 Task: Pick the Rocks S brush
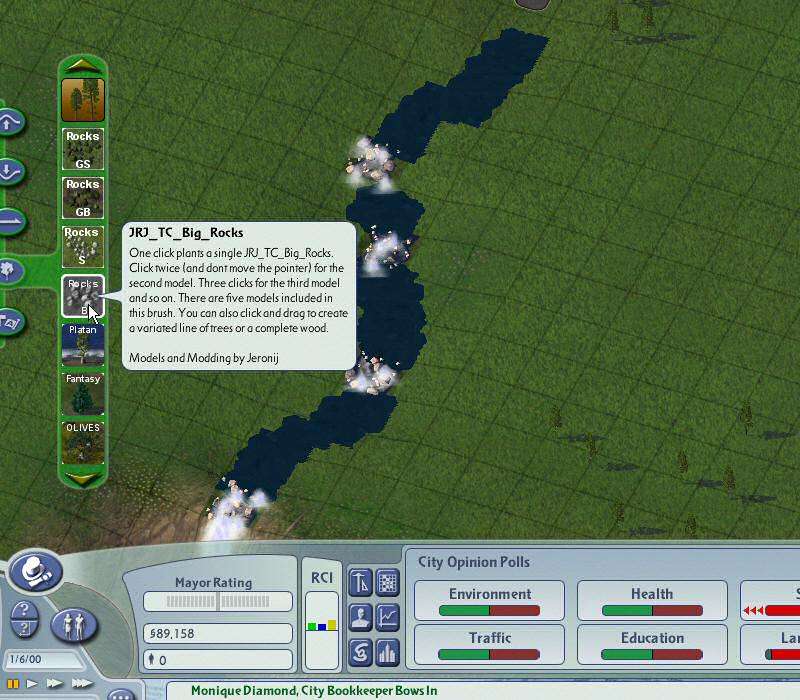[83, 246]
